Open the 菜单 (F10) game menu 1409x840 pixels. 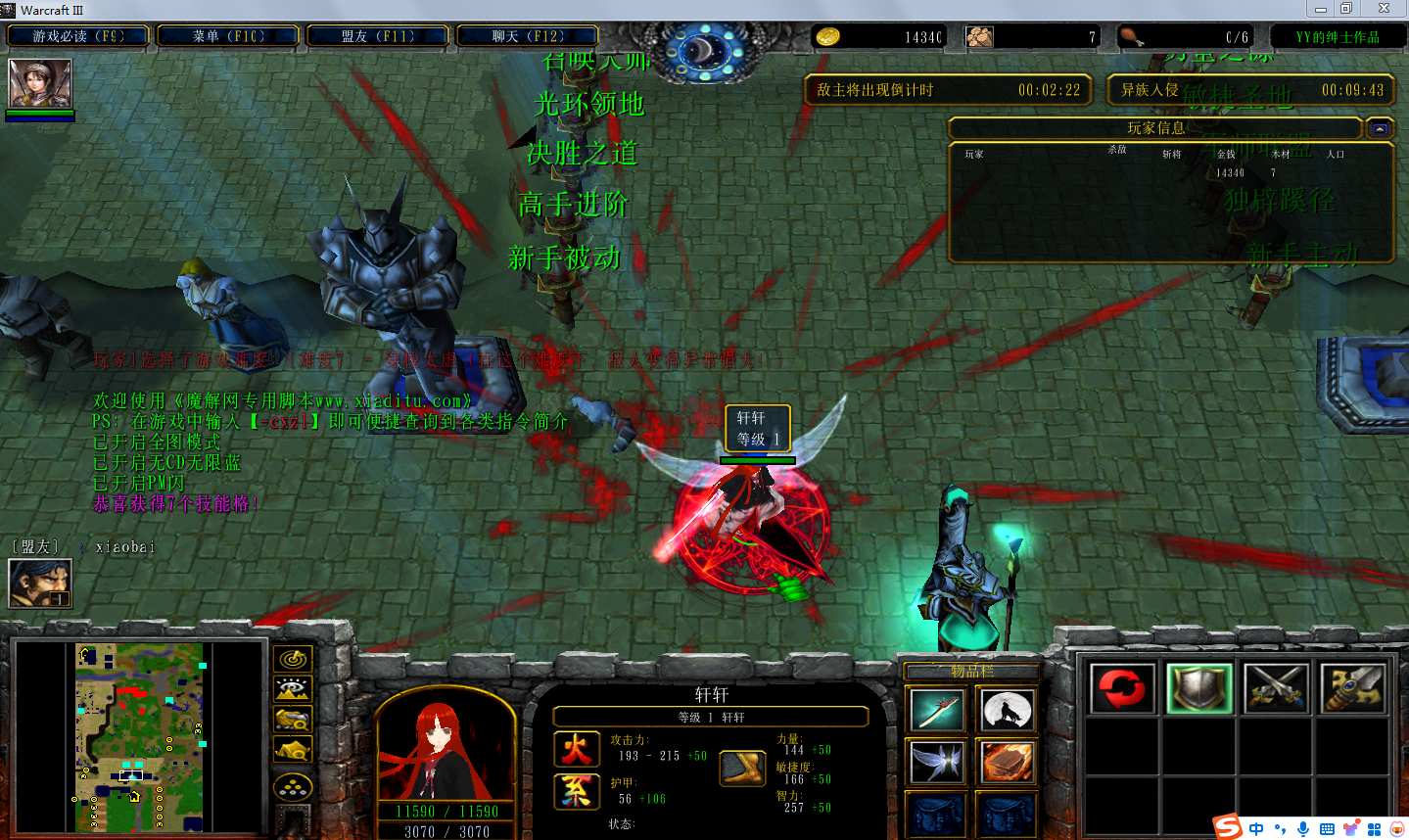228,36
